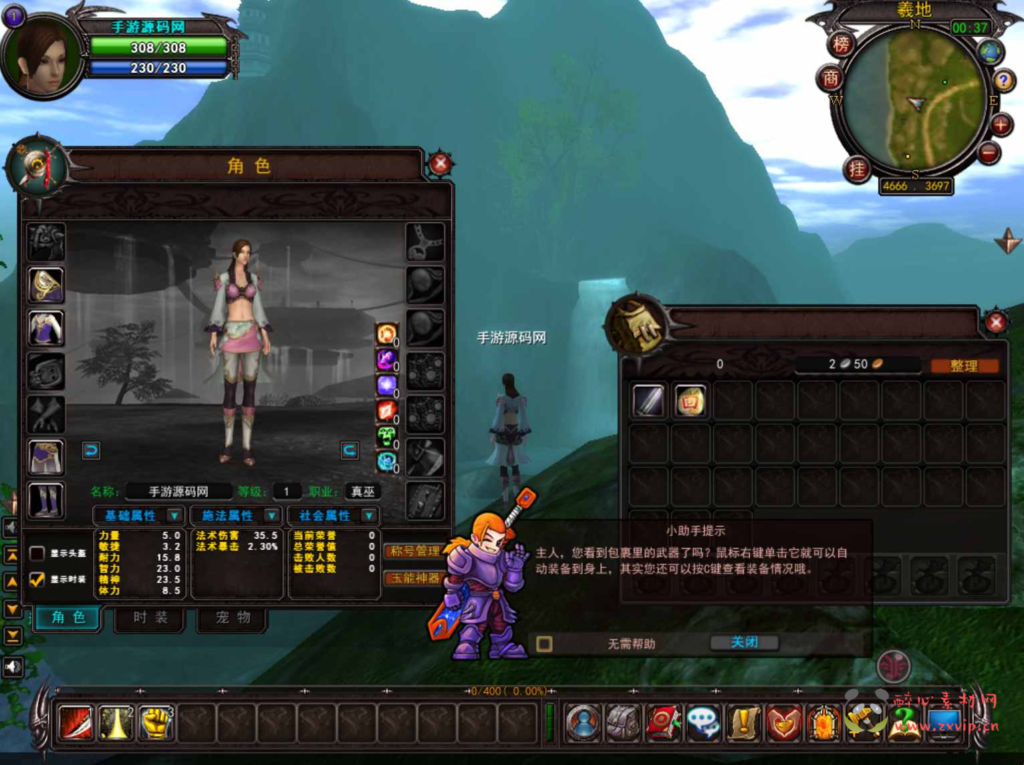Open the world map globe icon
Image resolution: width=1024 pixels, height=765 pixels.
pos(990,52)
